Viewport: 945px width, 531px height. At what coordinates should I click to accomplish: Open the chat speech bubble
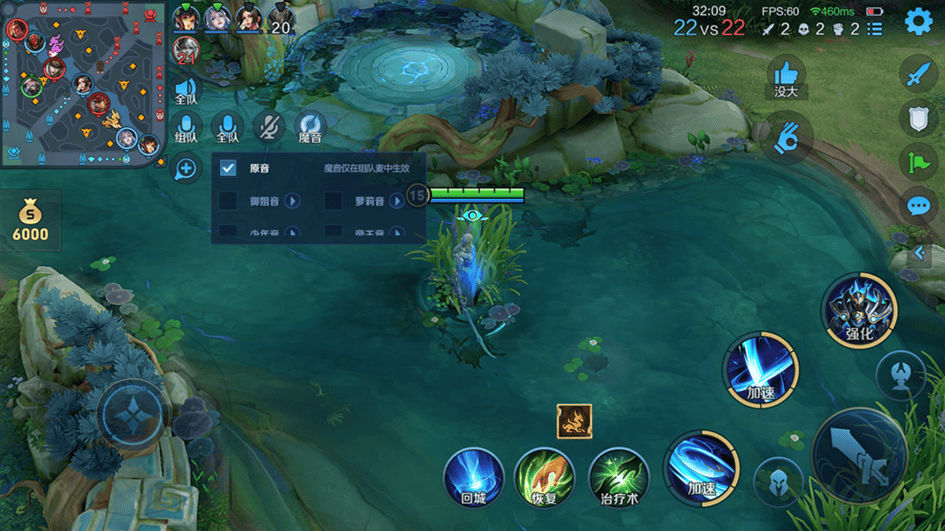tap(918, 206)
